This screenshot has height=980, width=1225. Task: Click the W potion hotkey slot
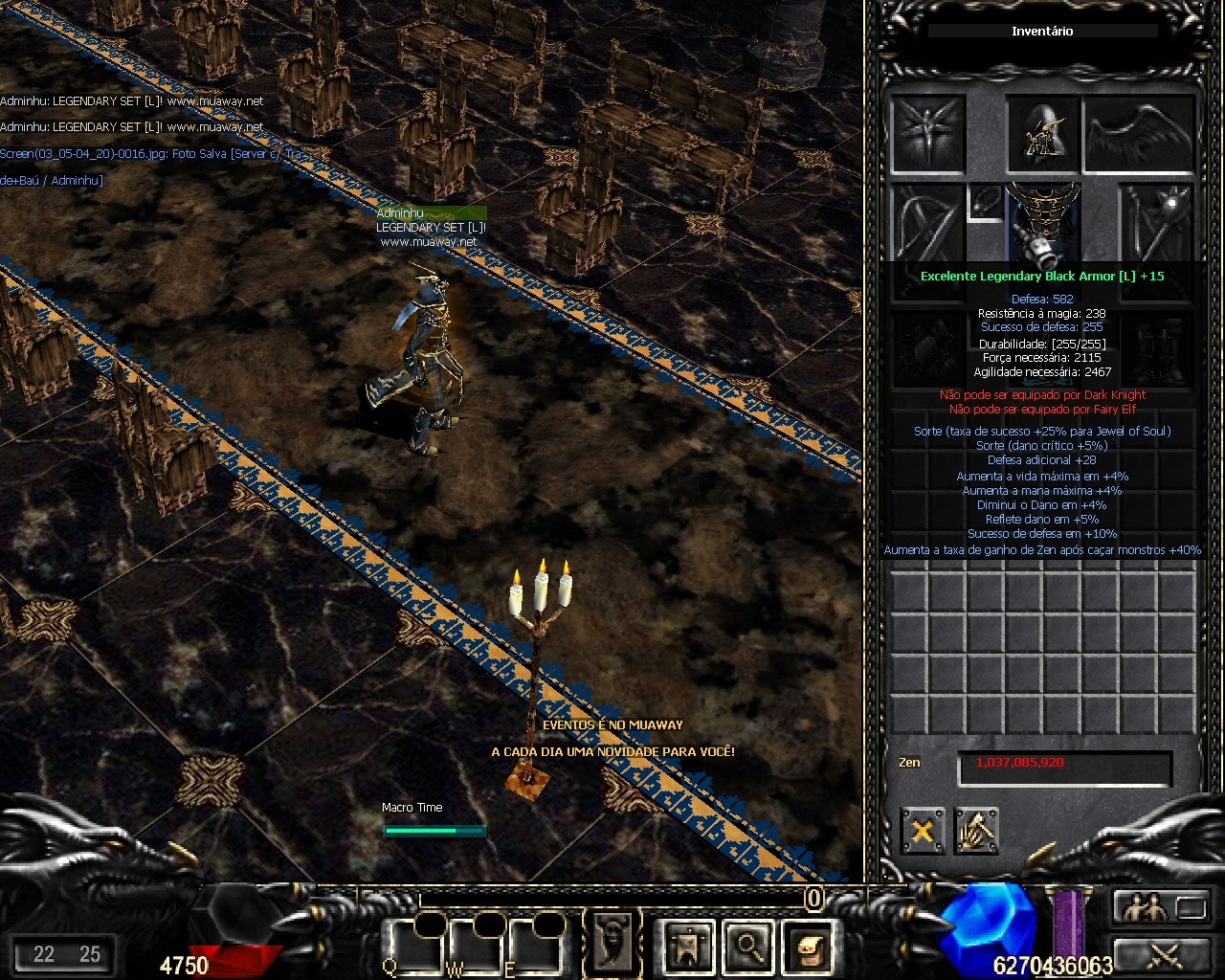[476, 945]
